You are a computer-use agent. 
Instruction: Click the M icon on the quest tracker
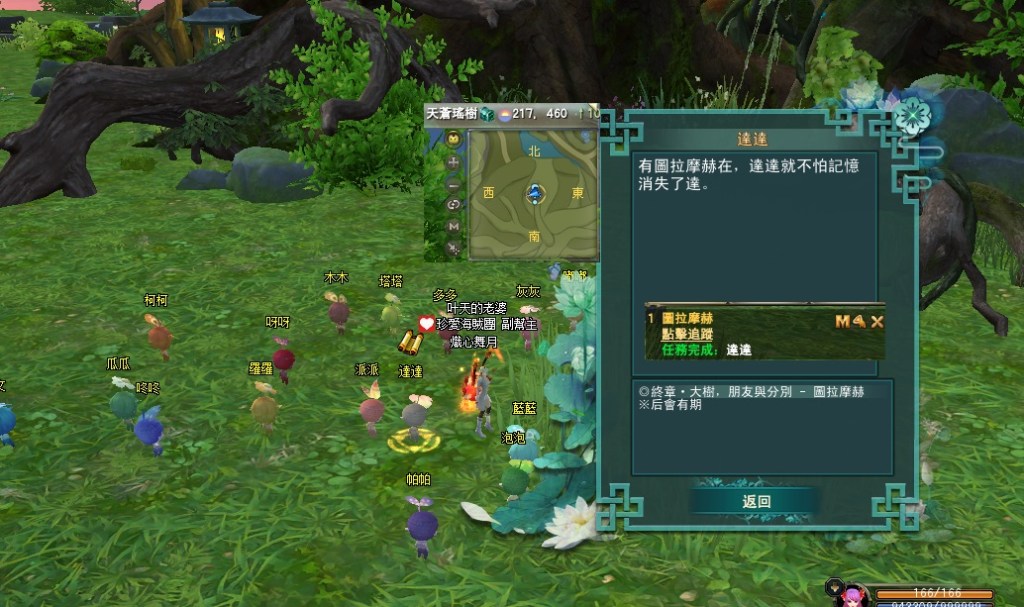(x=842, y=321)
